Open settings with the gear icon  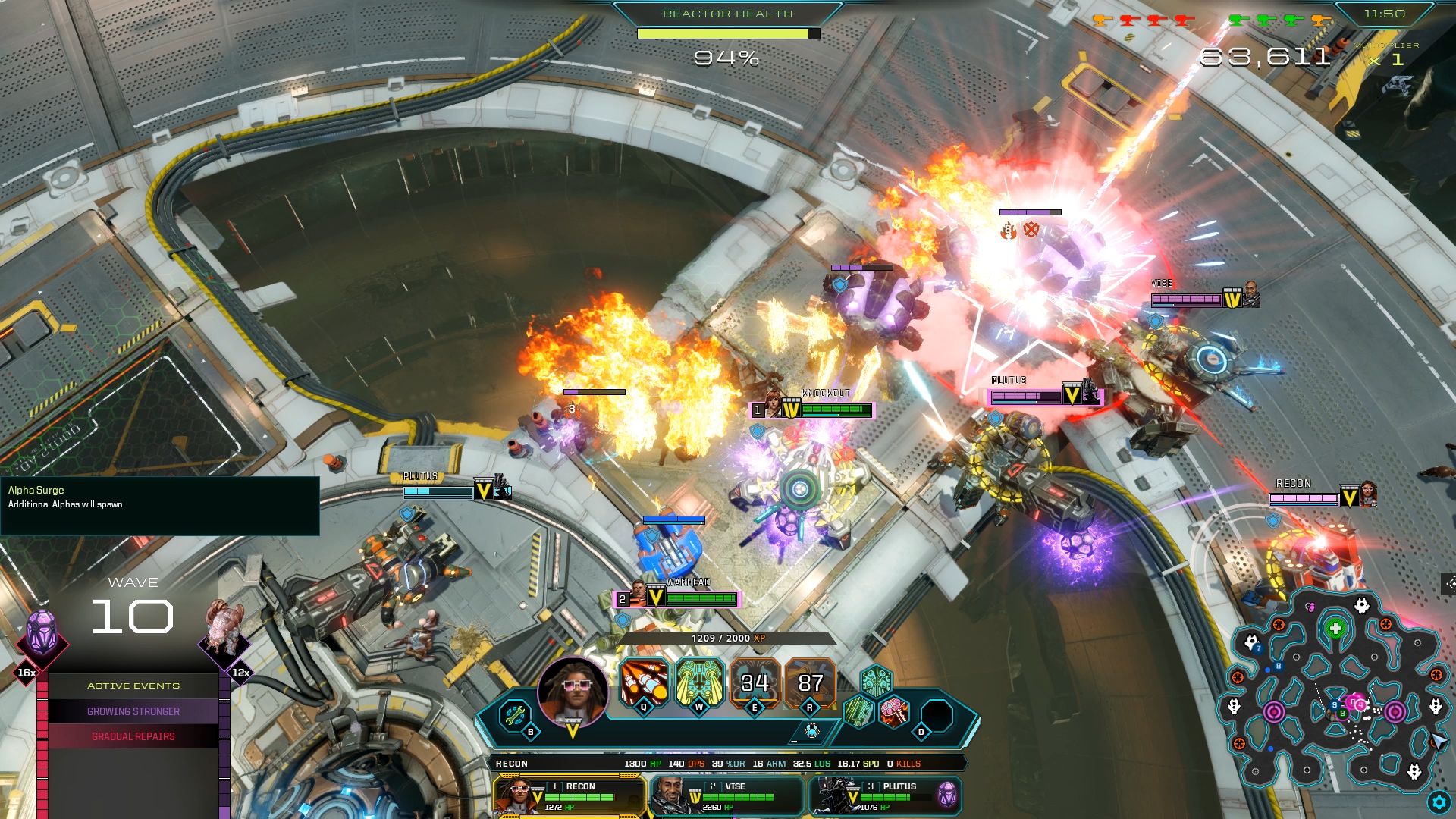coord(1438,802)
